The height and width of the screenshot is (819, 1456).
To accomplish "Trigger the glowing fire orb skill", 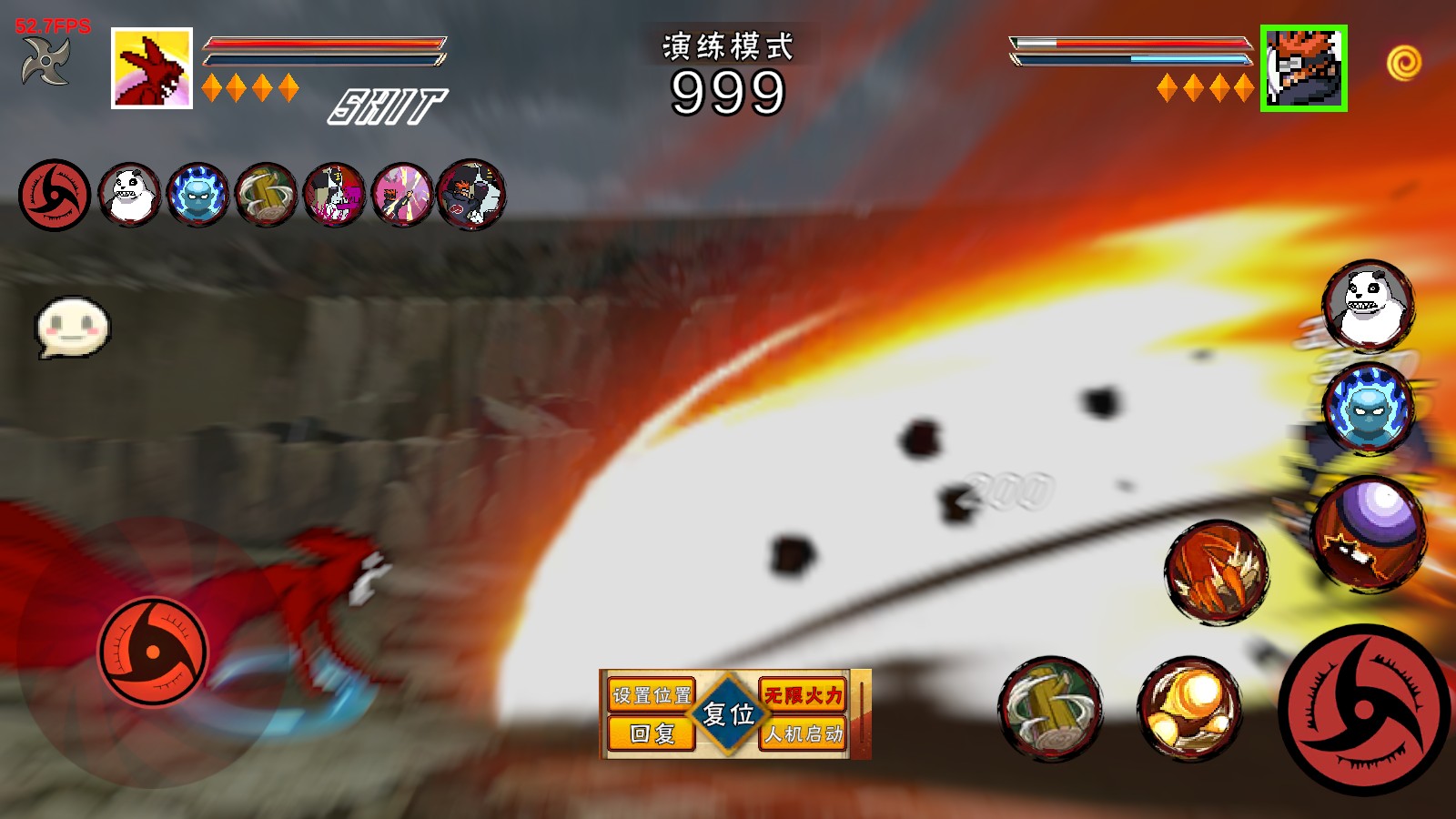I will point(1189,709).
